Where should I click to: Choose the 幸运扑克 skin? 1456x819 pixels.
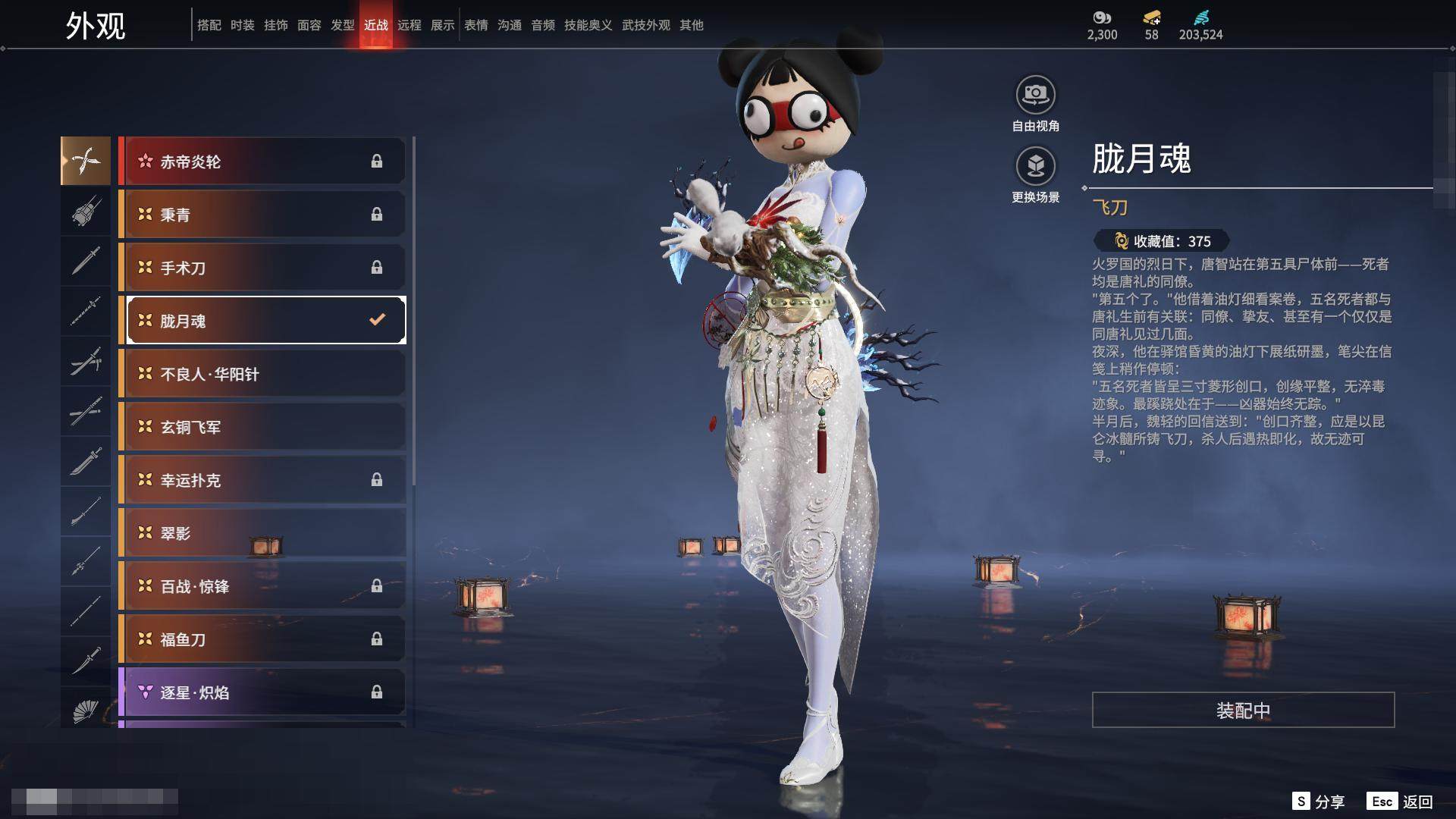[x=262, y=480]
